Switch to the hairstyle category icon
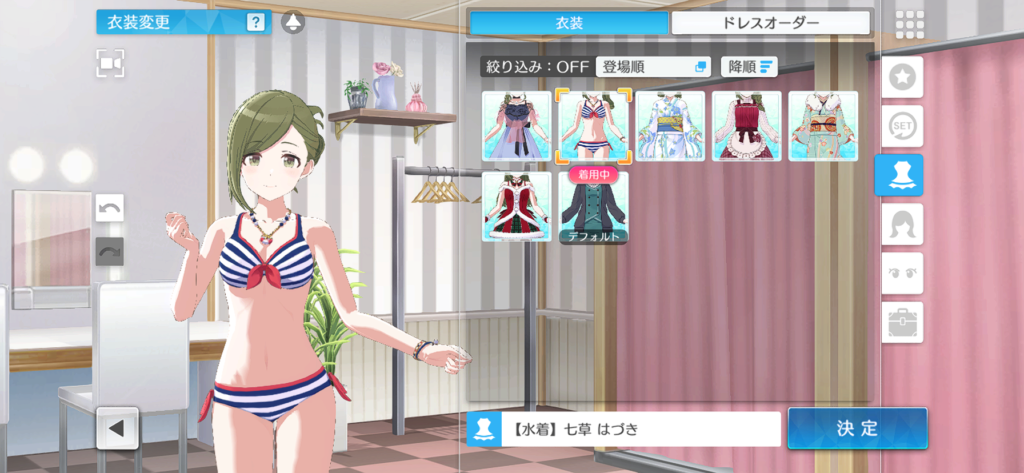The image size is (1024, 473). click(902, 224)
